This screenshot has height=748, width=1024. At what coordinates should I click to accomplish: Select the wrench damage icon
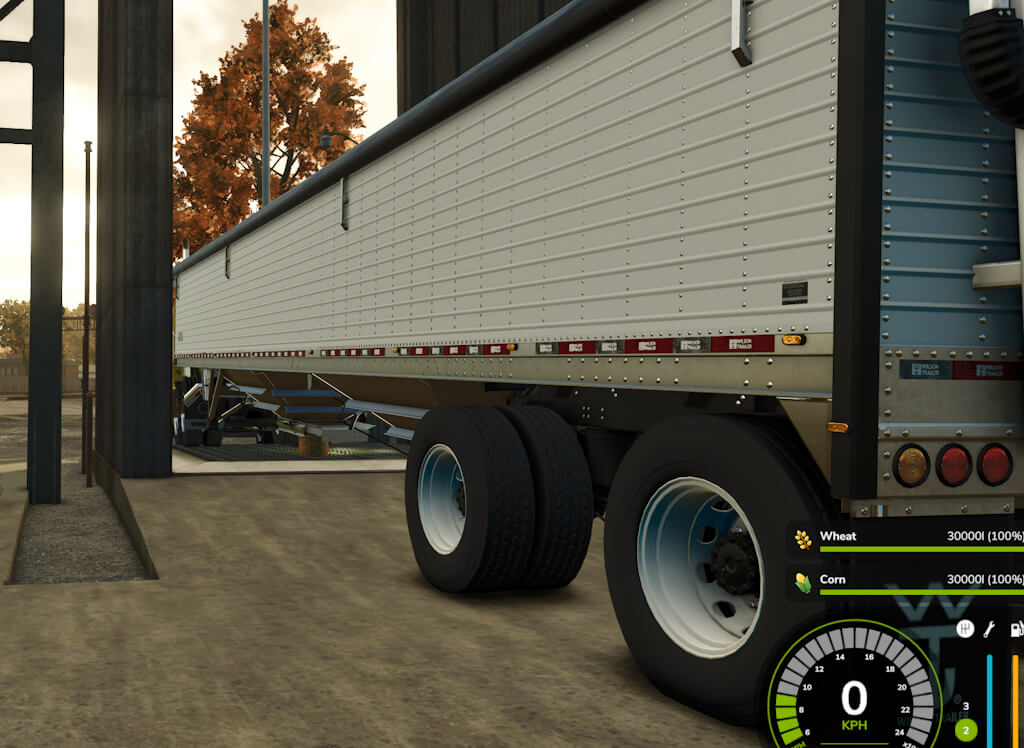pyautogui.click(x=990, y=629)
